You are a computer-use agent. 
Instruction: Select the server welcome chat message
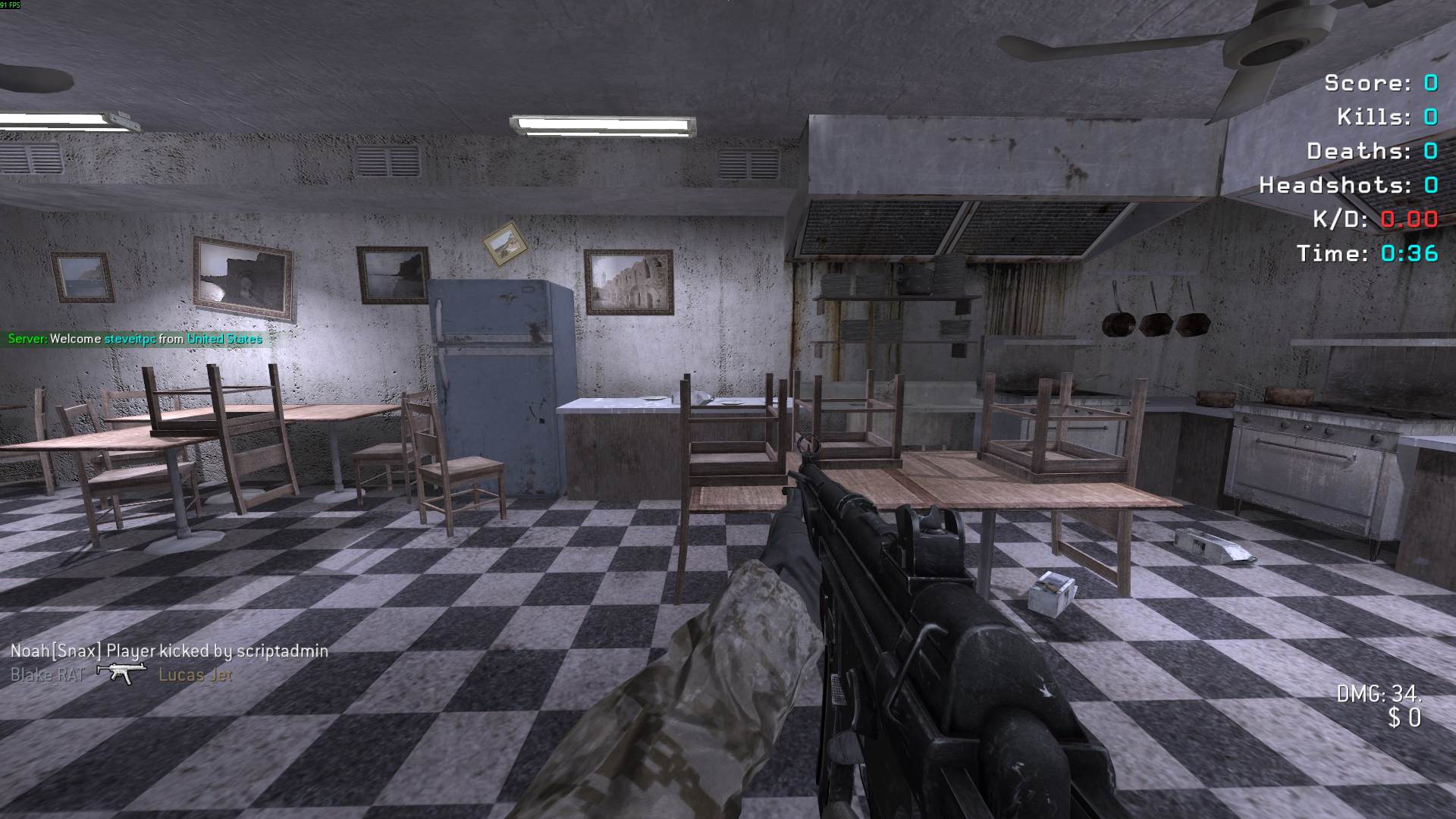pyautogui.click(x=135, y=339)
